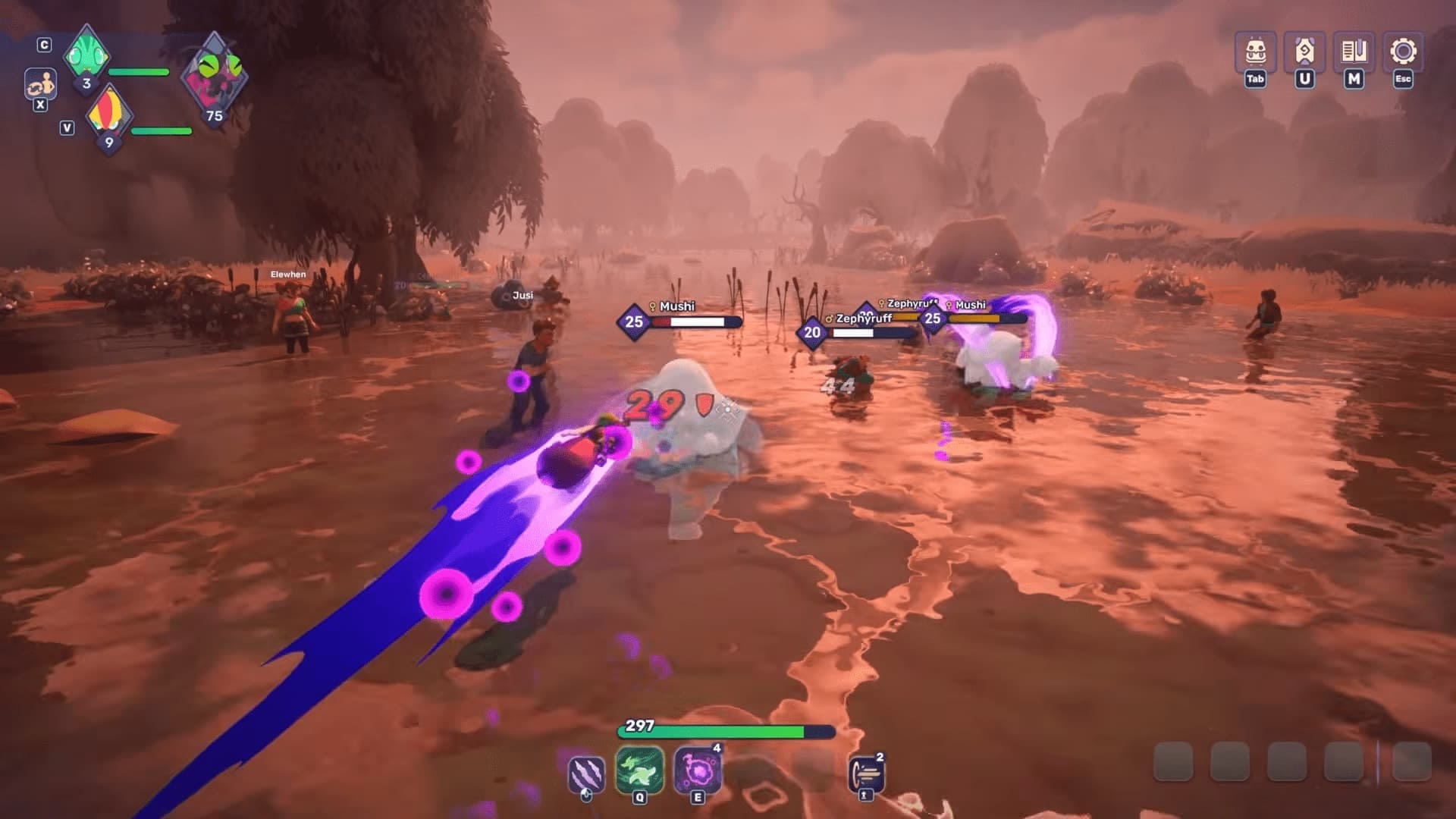Viewport: 1456px width, 819px height.
Task: Open the journal book menu
Action: coord(1354,52)
